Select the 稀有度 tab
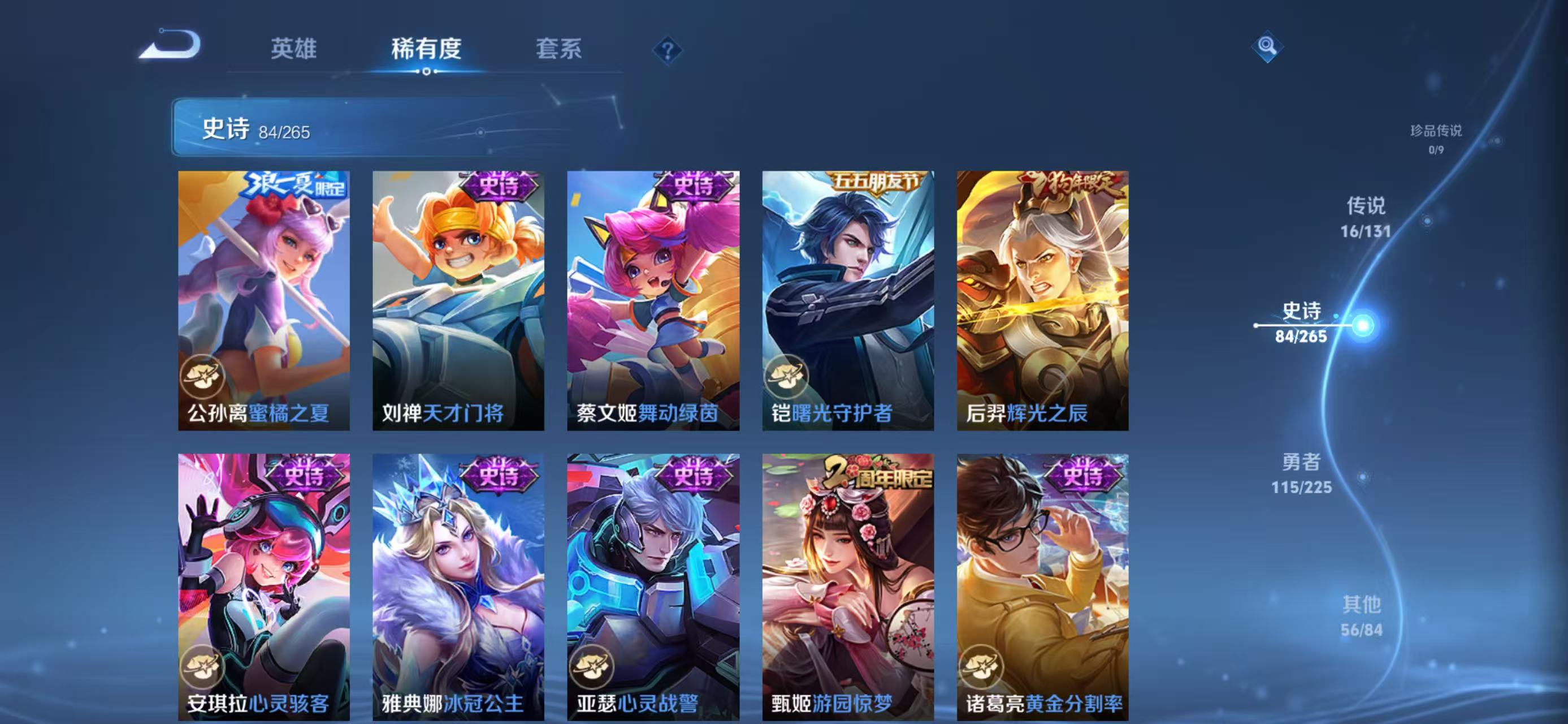Viewport: 1568px width, 724px height. click(x=426, y=49)
